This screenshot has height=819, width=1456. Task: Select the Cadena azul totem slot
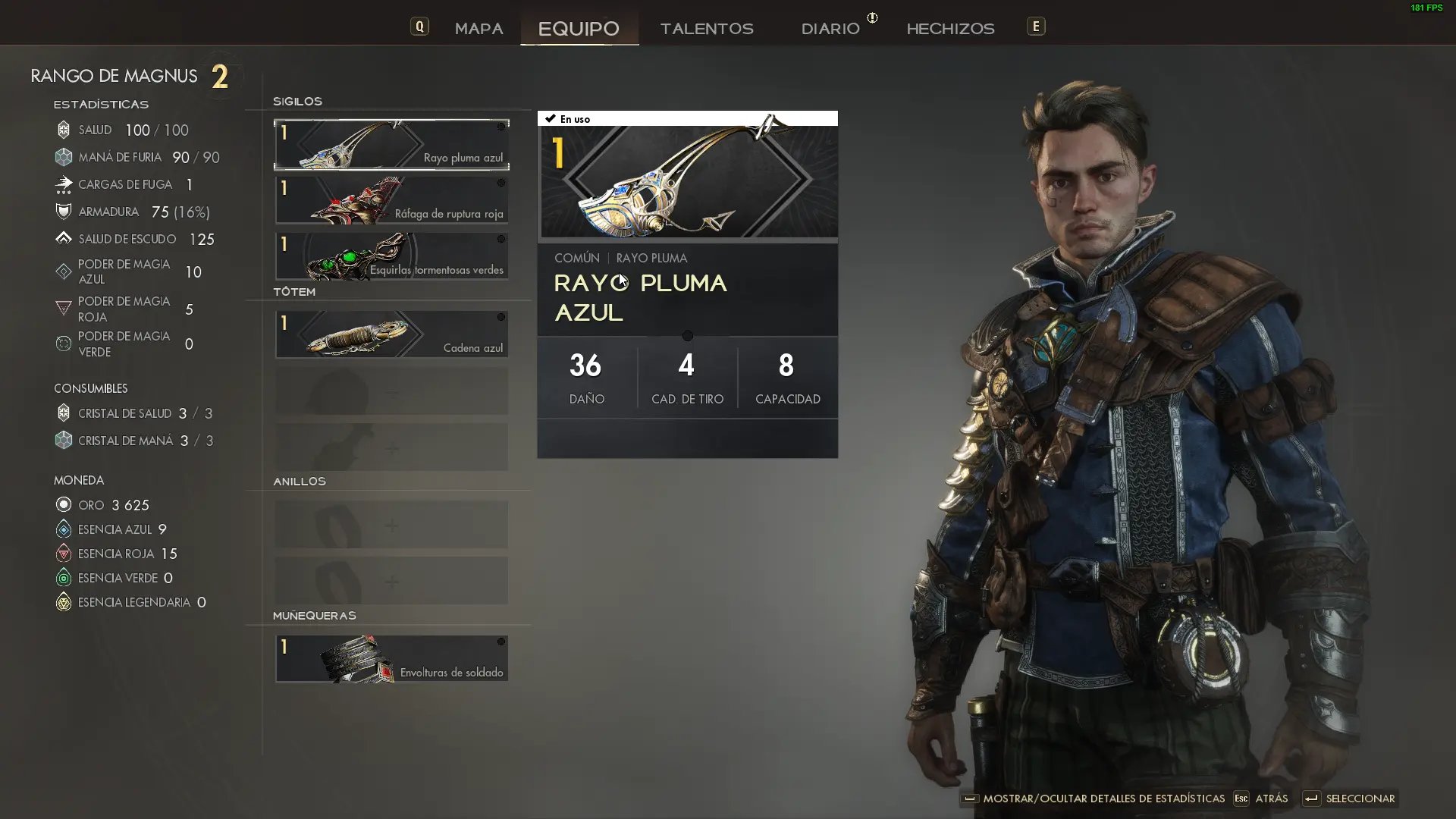(x=391, y=334)
